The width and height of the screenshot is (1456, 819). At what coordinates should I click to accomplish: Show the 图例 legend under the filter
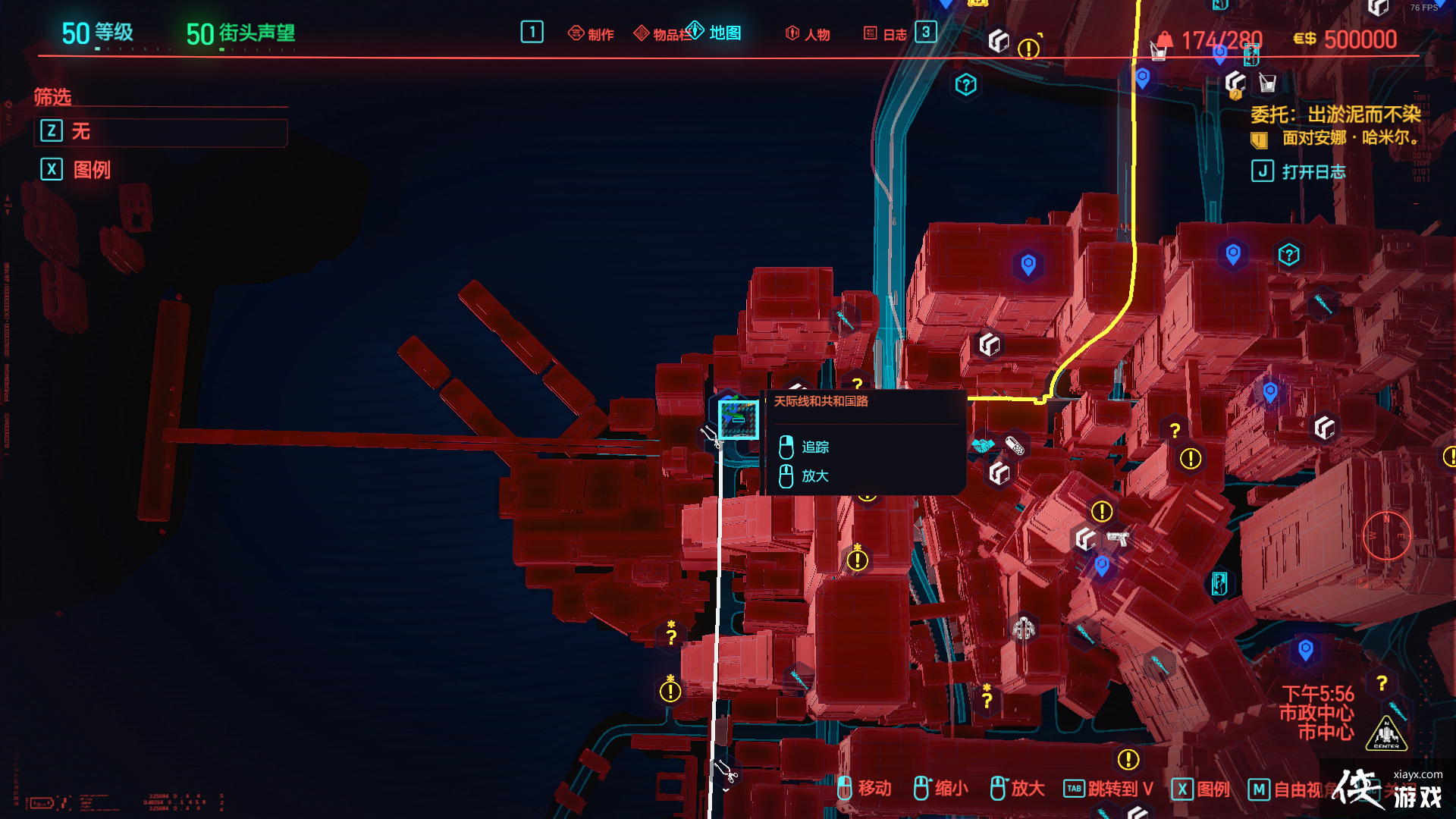[x=91, y=170]
